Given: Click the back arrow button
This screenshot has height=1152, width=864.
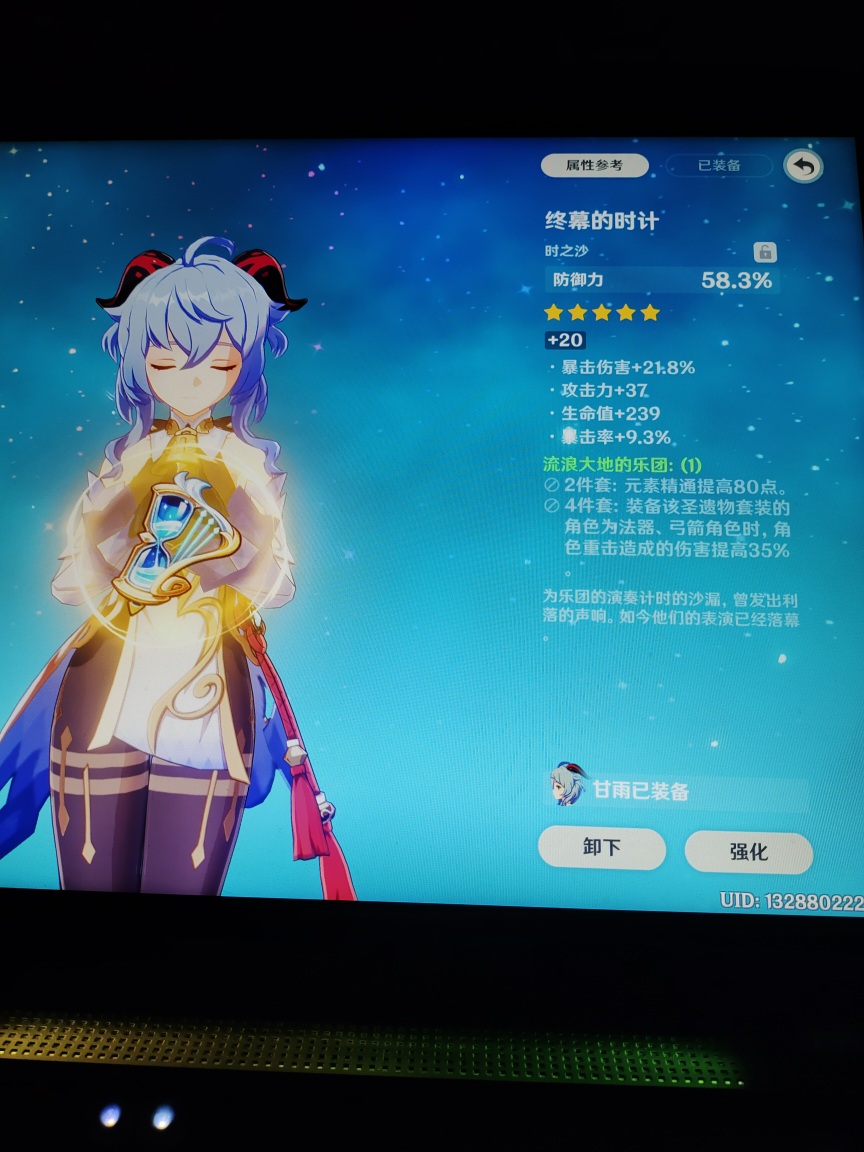Looking at the screenshot, I should 803,166.
